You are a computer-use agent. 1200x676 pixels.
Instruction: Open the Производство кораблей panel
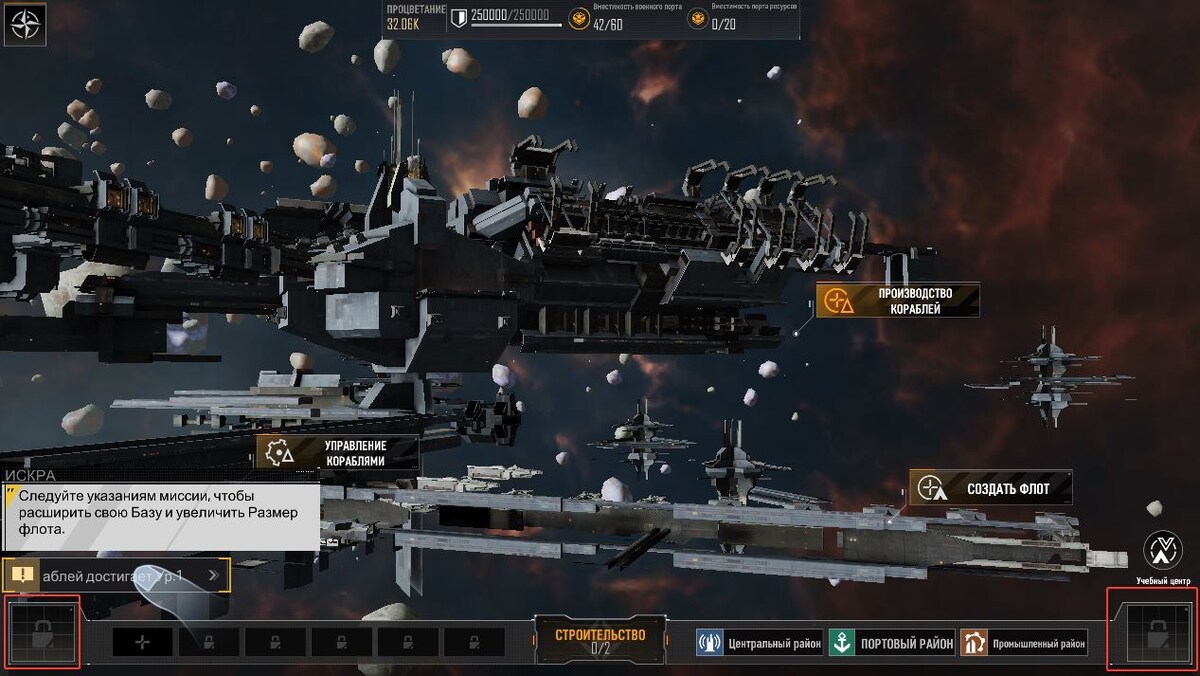point(897,300)
